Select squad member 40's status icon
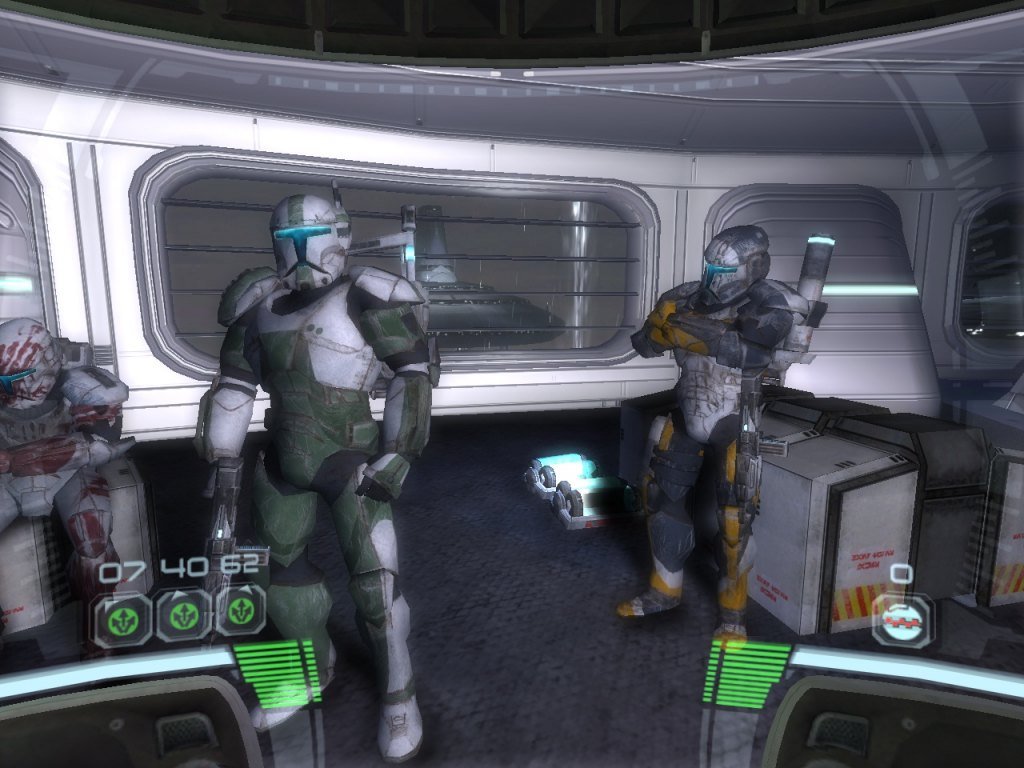1024x768 pixels. [x=182, y=615]
